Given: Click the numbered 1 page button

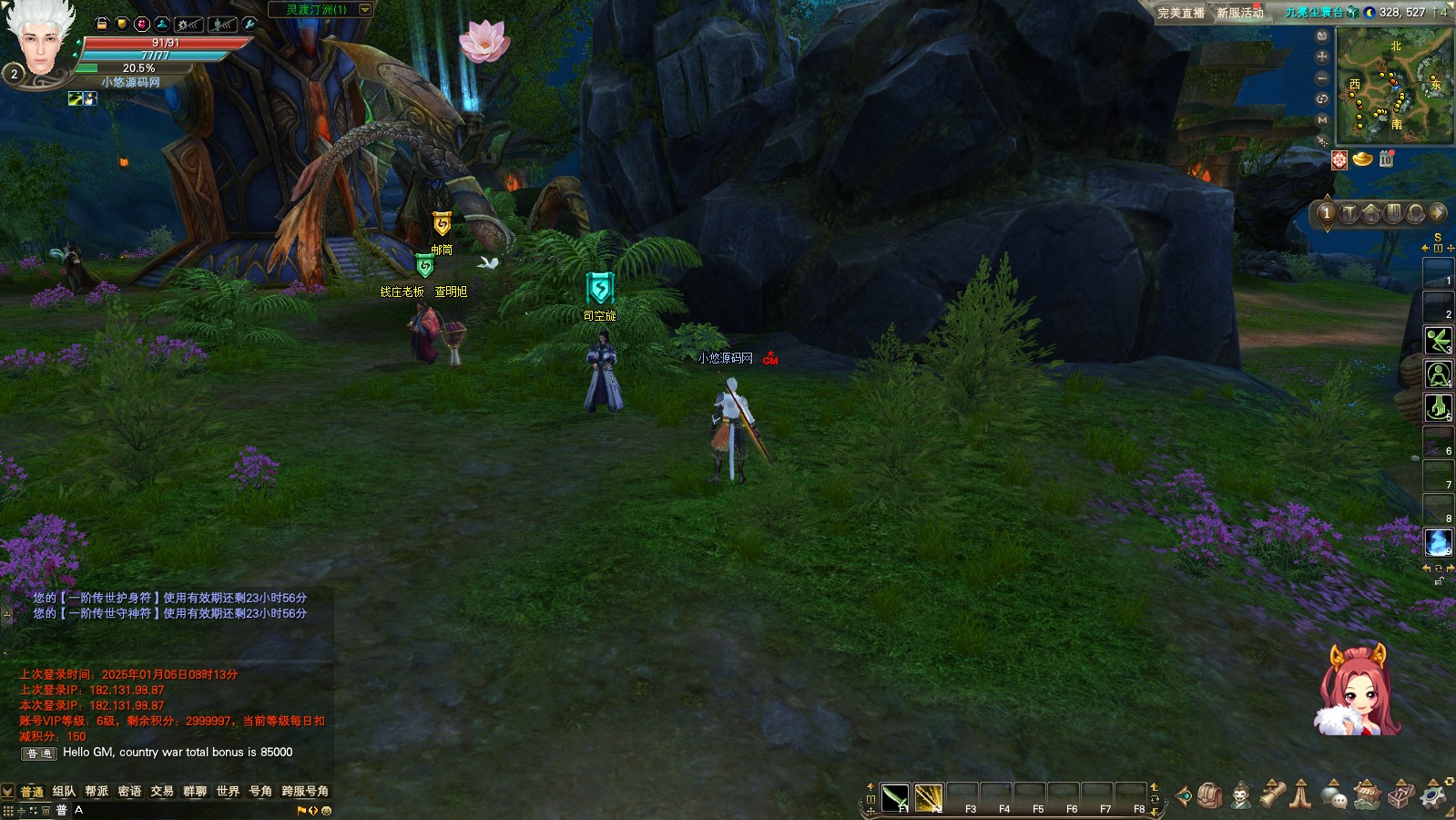Looking at the screenshot, I should click(x=1327, y=213).
